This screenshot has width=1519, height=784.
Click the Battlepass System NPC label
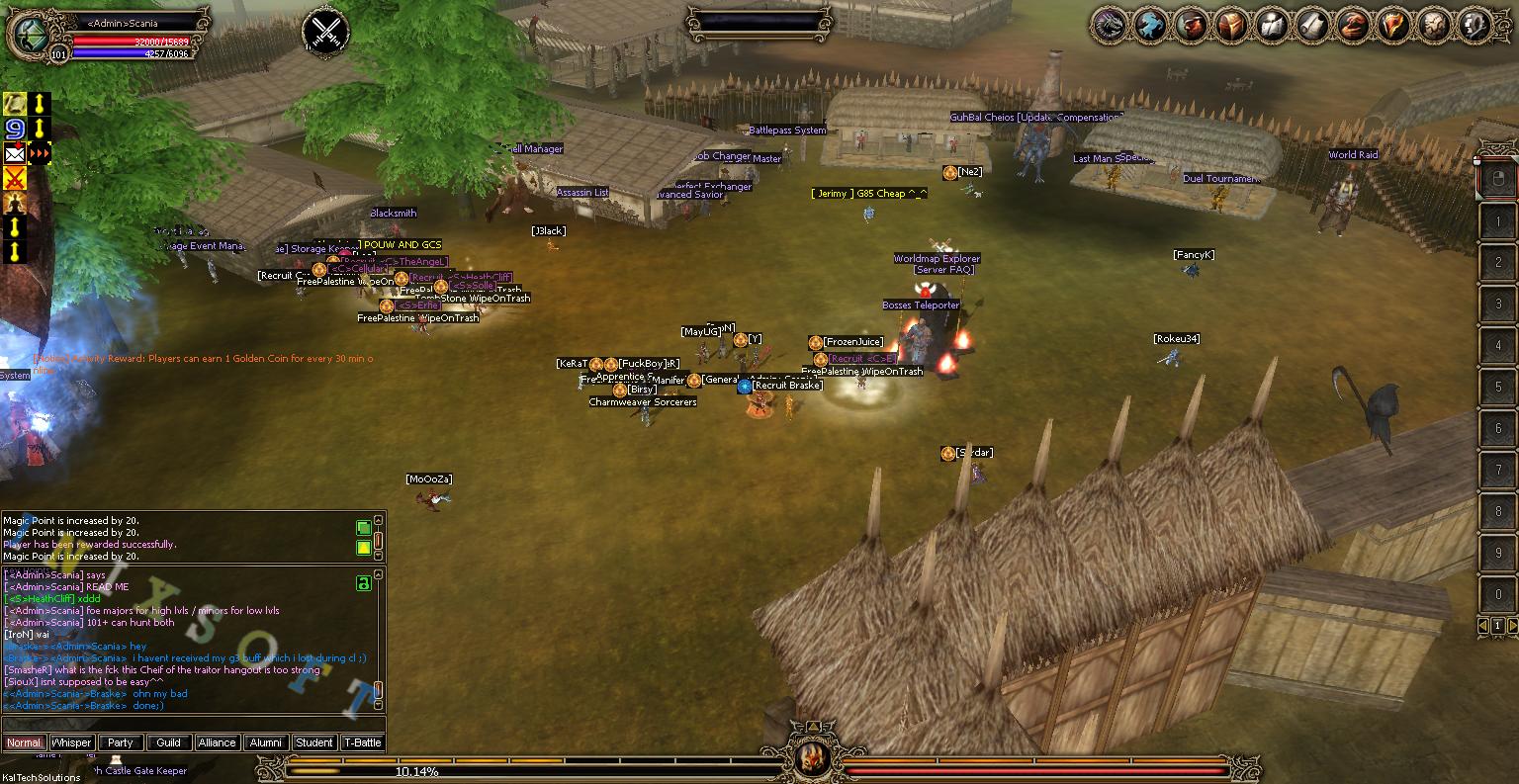click(x=786, y=130)
